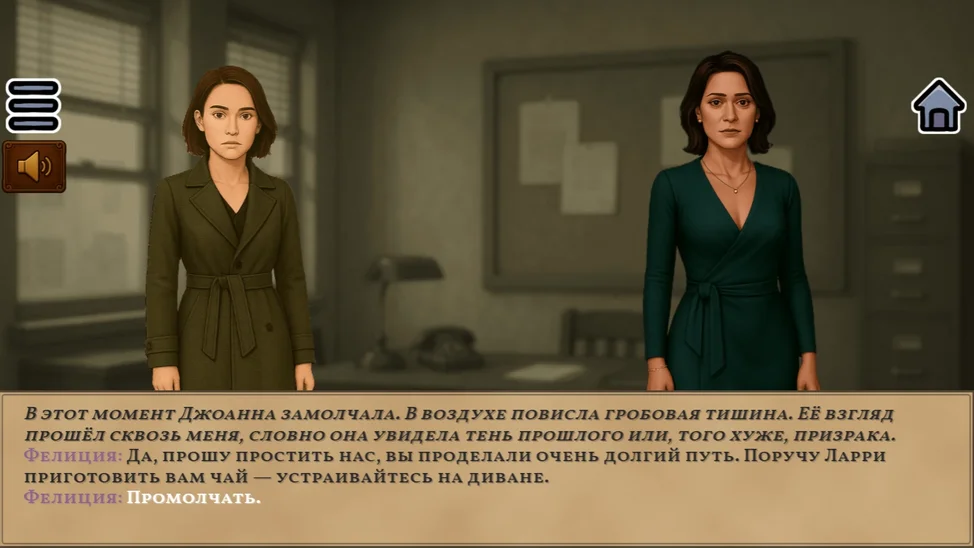Go to the home screen
The image size is (974, 548).
coord(938,106)
